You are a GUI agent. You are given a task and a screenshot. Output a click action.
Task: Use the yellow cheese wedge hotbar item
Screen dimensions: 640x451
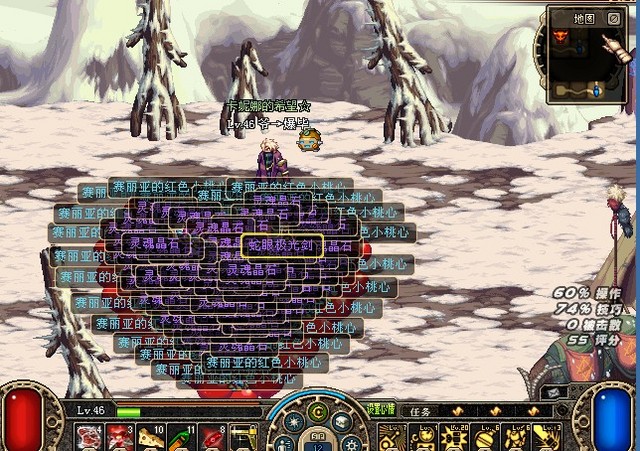151,436
